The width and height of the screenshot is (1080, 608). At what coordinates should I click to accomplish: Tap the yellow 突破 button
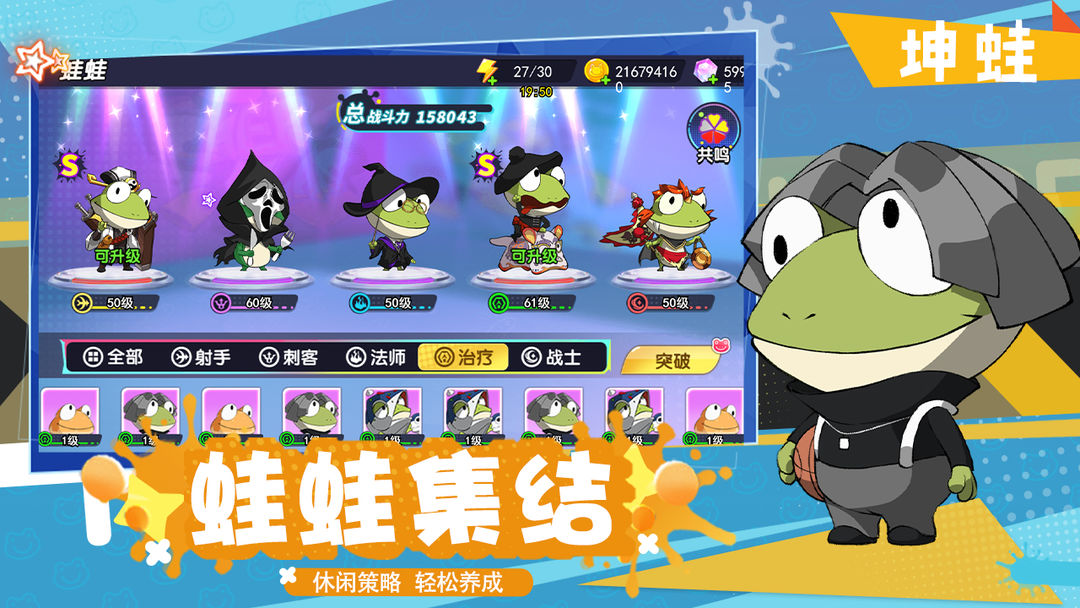click(672, 360)
